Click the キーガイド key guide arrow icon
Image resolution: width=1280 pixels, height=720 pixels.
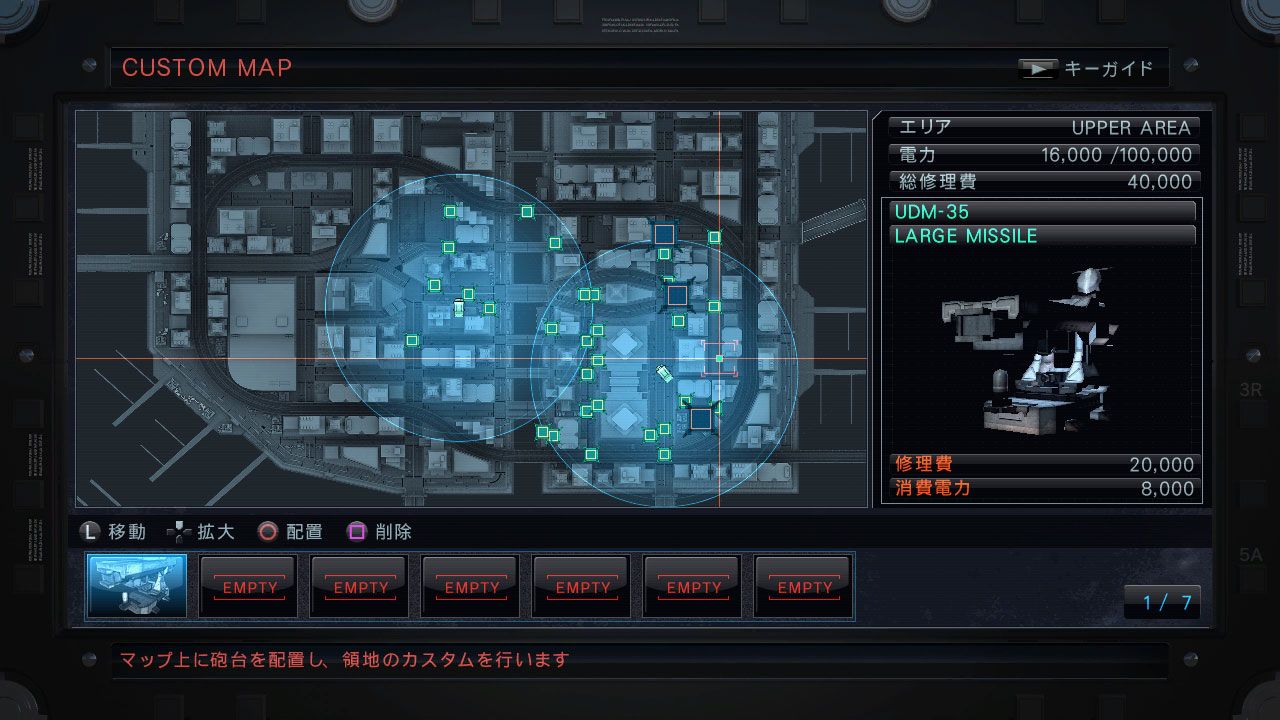point(1038,68)
